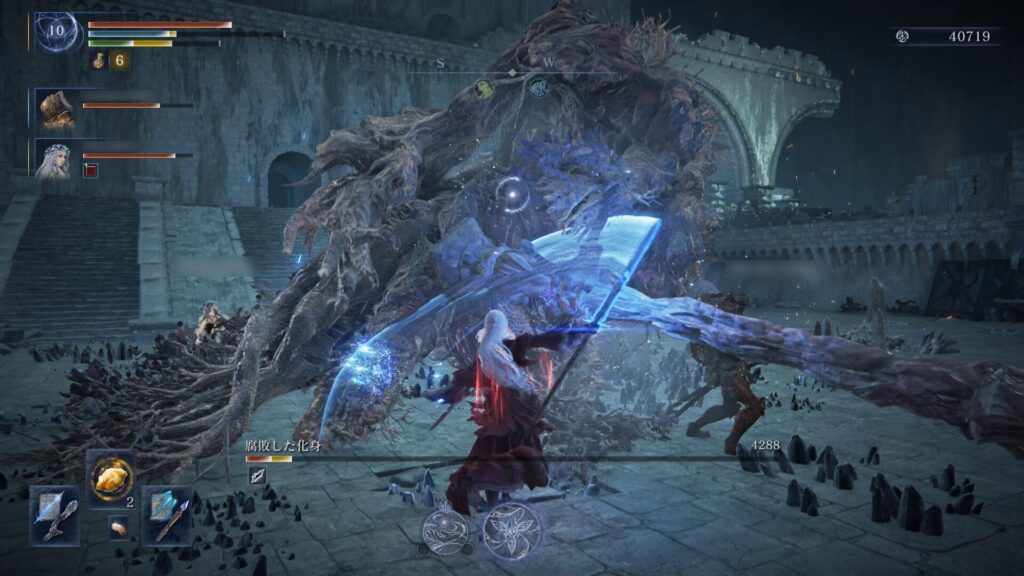Select the helmeted ally portrait
Image resolution: width=1024 pixels, height=576 pixels.
point(56,108)
